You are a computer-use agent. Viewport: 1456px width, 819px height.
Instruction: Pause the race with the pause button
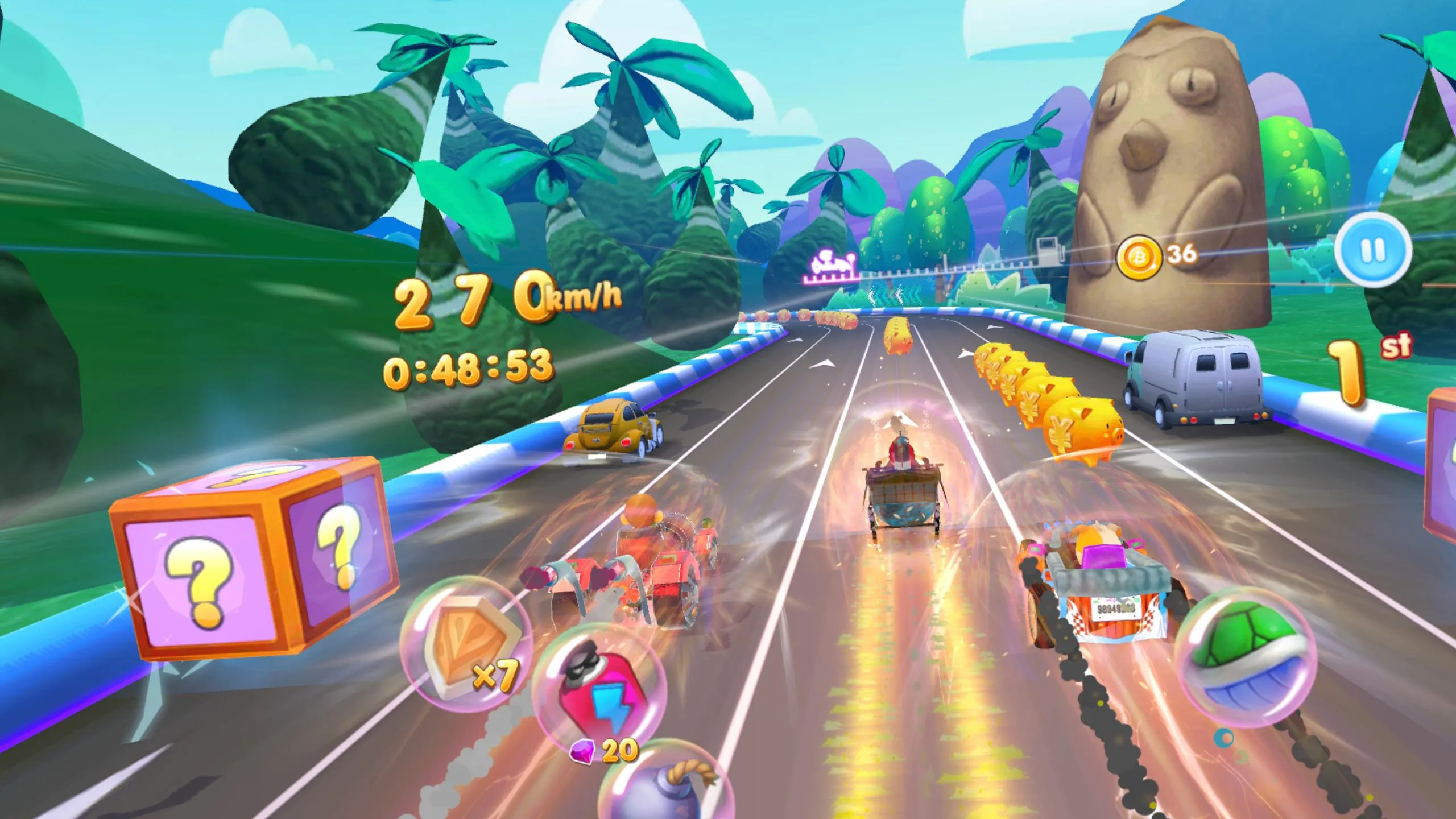(x=1373, y=250)
